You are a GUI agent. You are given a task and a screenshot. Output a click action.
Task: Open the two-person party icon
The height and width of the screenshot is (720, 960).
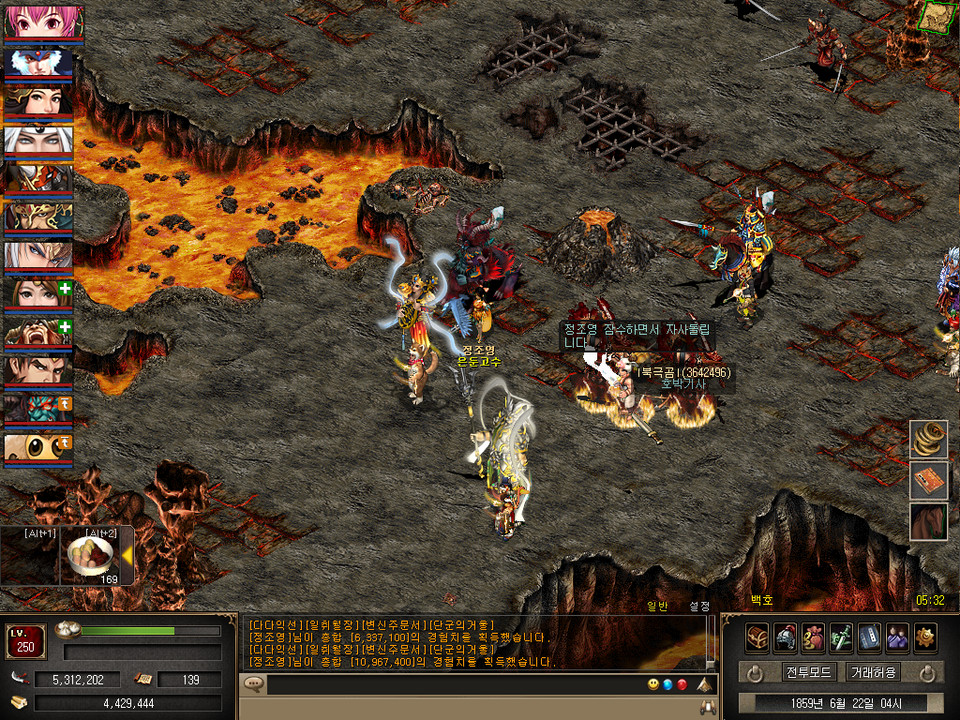897,637
